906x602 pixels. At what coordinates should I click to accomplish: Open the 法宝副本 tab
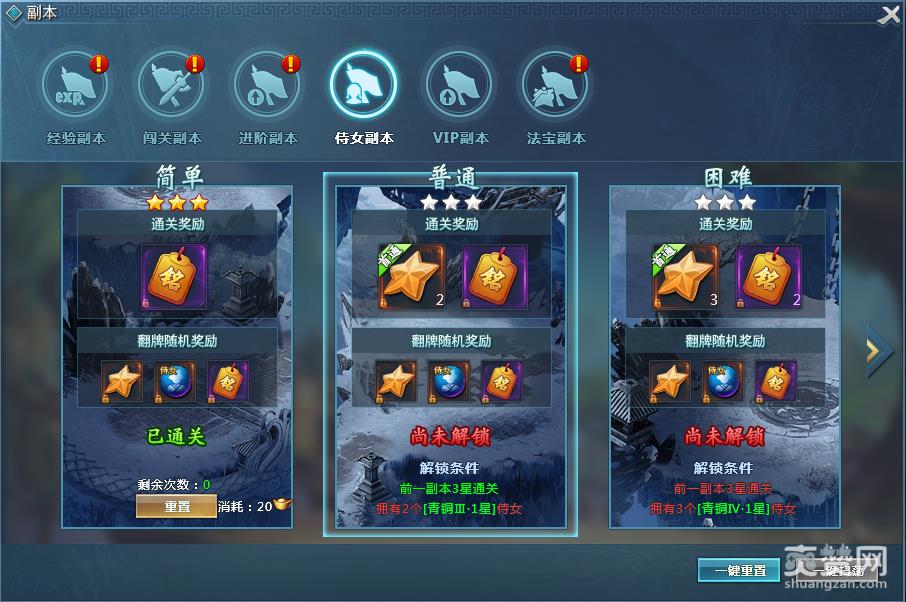point(555,86)
